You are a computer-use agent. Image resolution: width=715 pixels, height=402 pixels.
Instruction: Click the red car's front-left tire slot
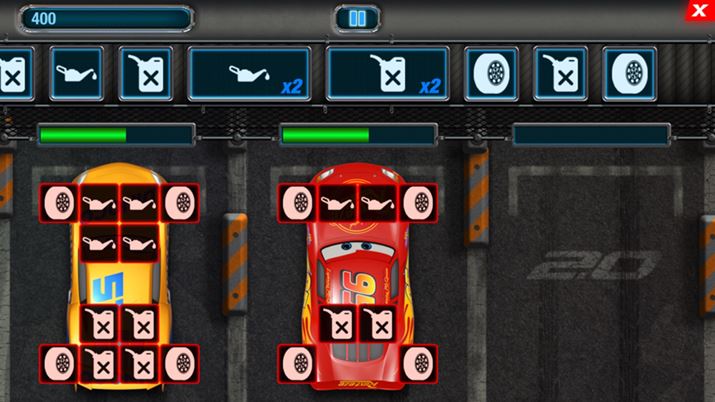coord(297,201)
